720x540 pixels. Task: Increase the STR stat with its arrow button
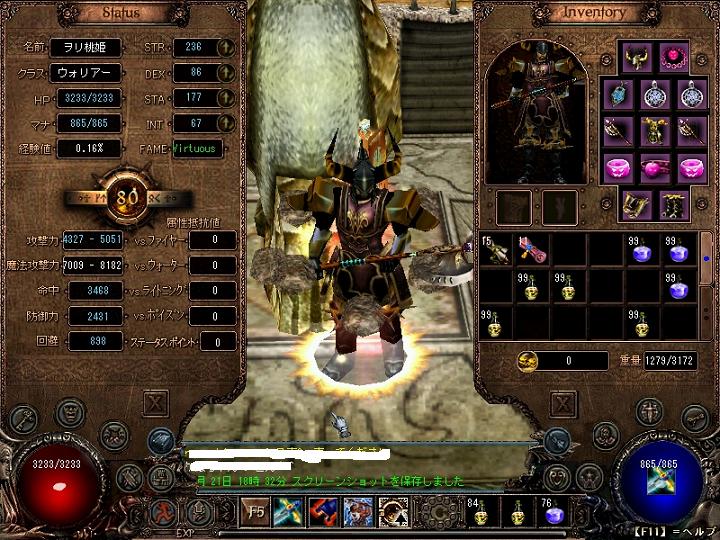click(225, 47)
